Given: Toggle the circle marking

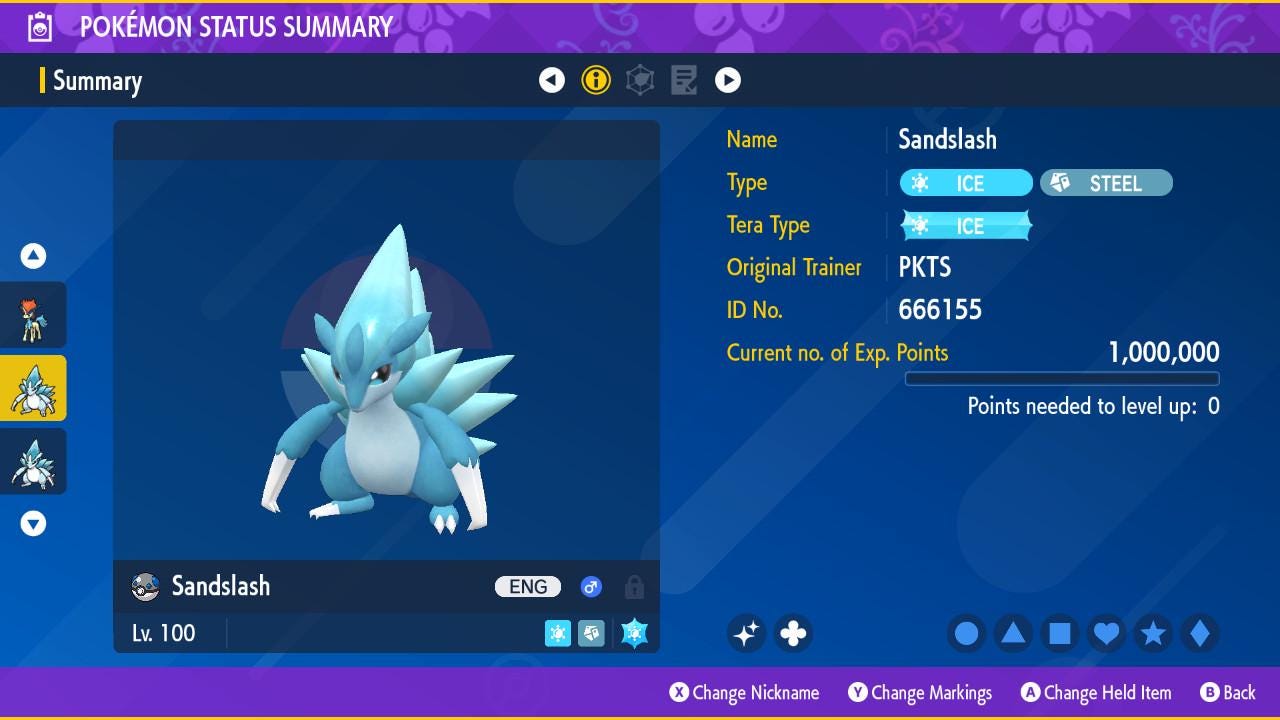Looking at the screenshot, I should (x=966, y=633).
